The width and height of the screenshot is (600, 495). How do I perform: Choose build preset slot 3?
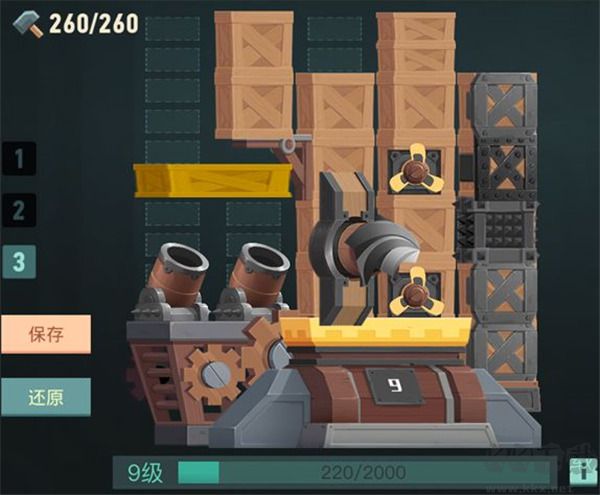pos(19,261)
